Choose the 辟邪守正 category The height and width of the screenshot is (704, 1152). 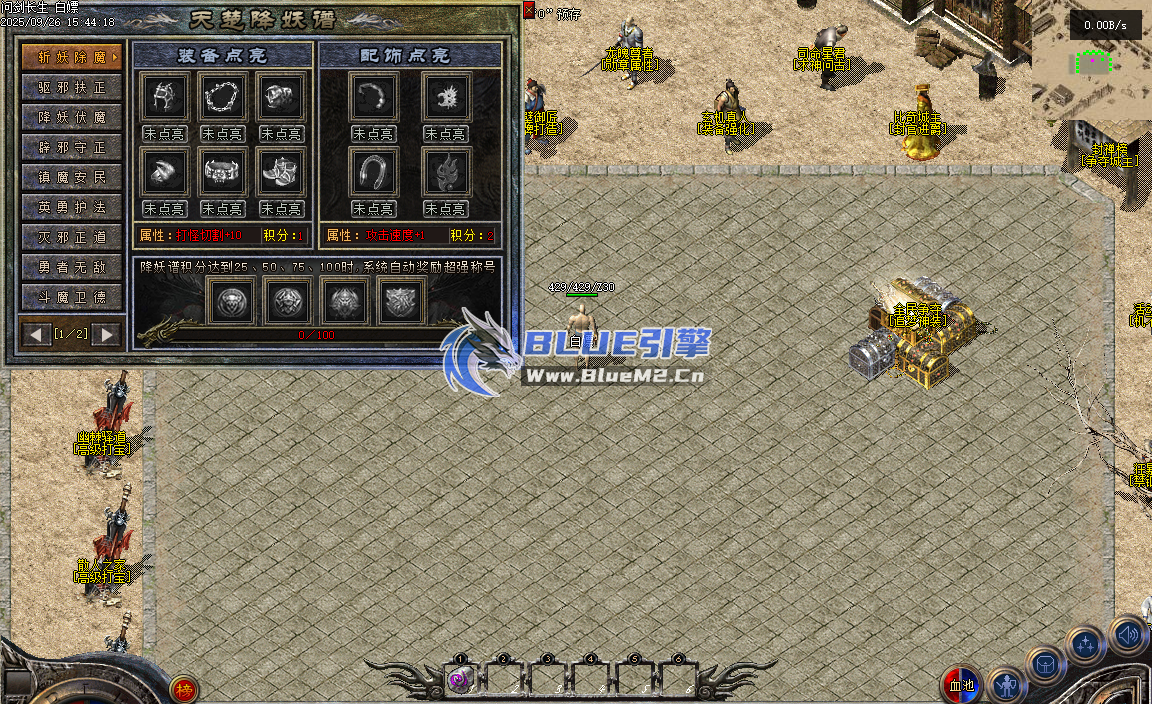pyautogui.click(x=72, y=147)
